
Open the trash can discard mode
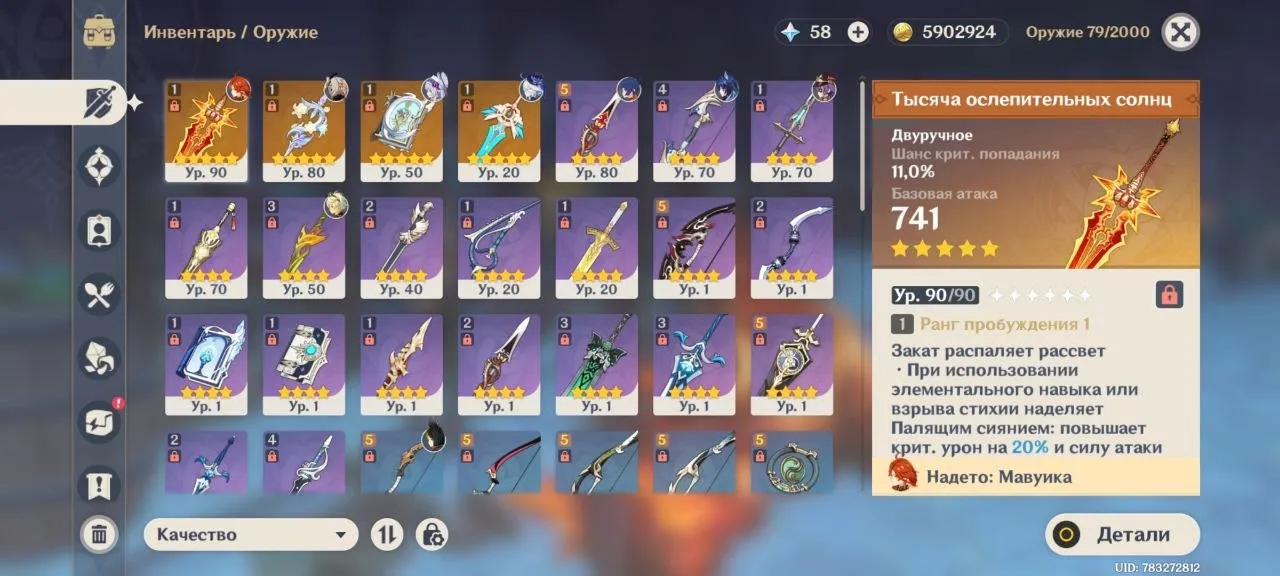pyautogui.click(x=99, y=535)
